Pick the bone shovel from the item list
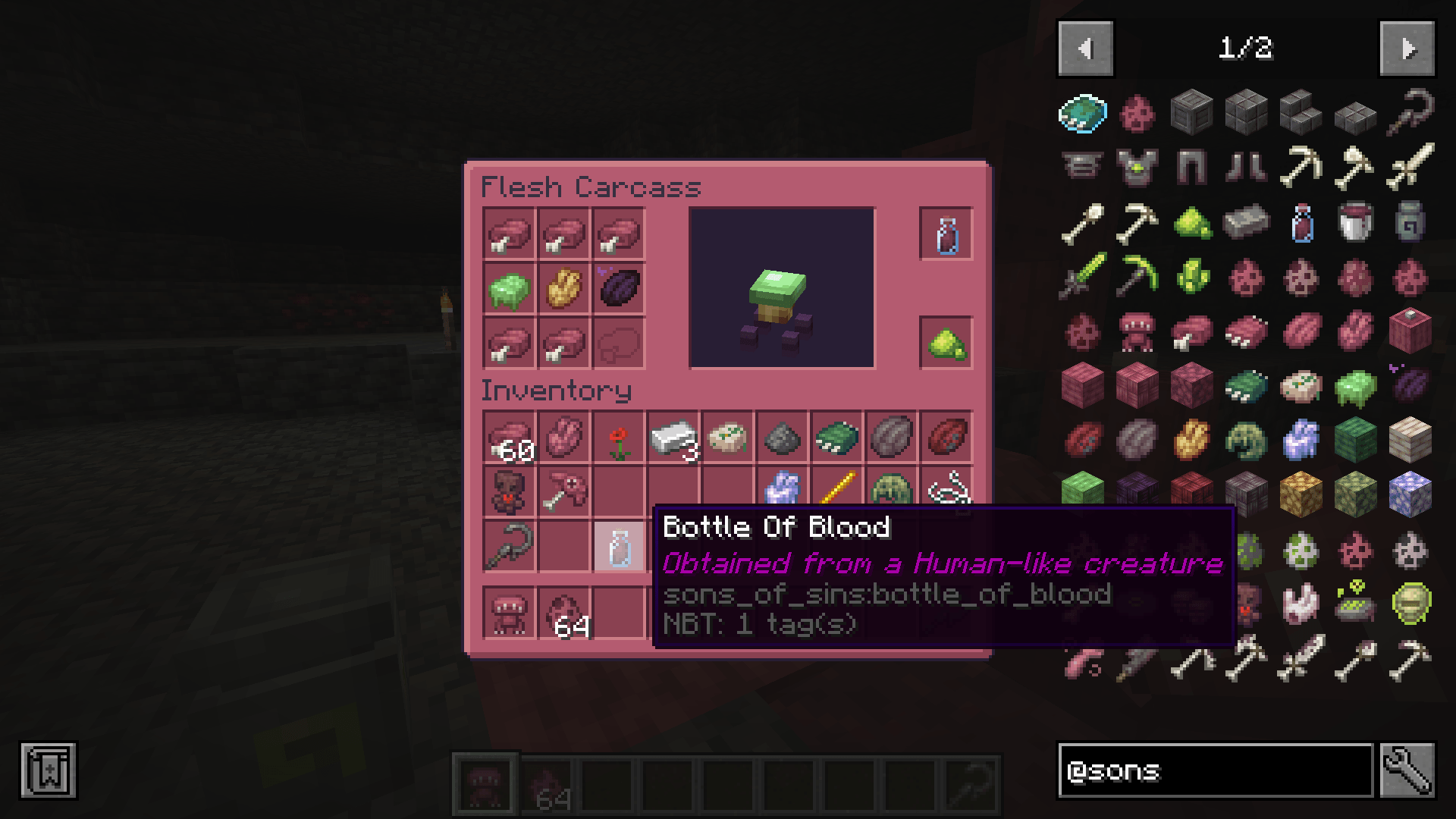This screenshot has height=819, width=1456. [x=1081, y=222]
